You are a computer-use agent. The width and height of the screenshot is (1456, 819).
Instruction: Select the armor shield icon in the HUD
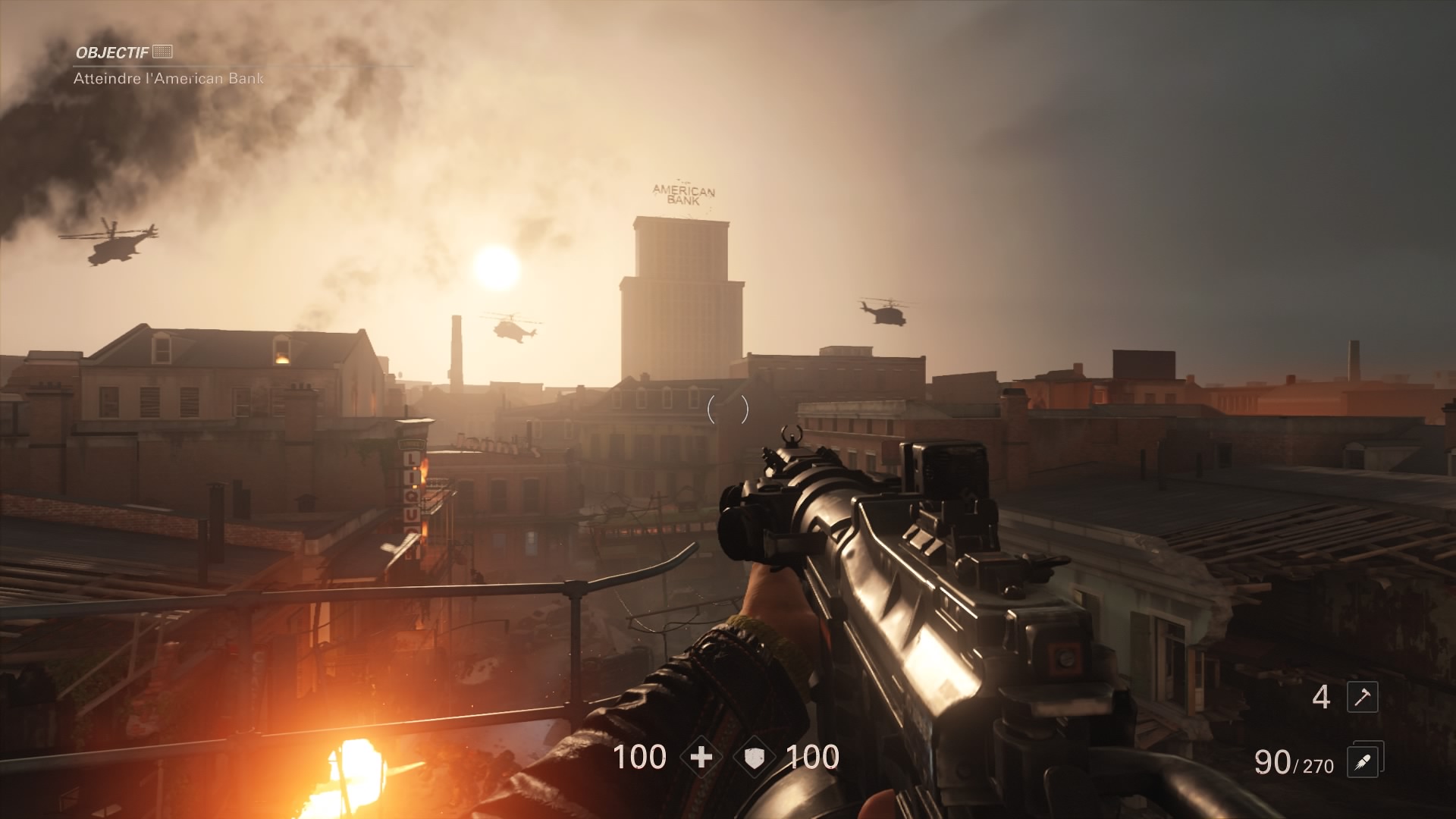click(755, 757)
